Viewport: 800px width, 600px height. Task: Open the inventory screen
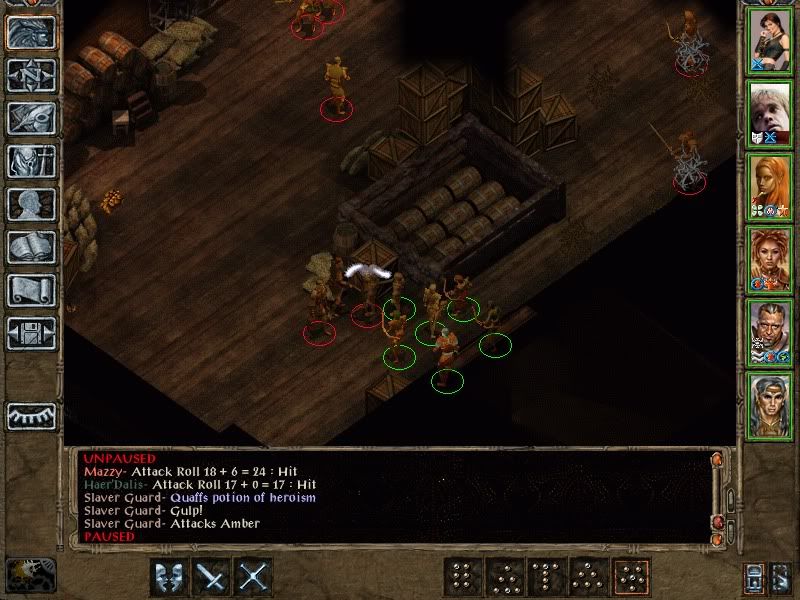tap(30, 161)
